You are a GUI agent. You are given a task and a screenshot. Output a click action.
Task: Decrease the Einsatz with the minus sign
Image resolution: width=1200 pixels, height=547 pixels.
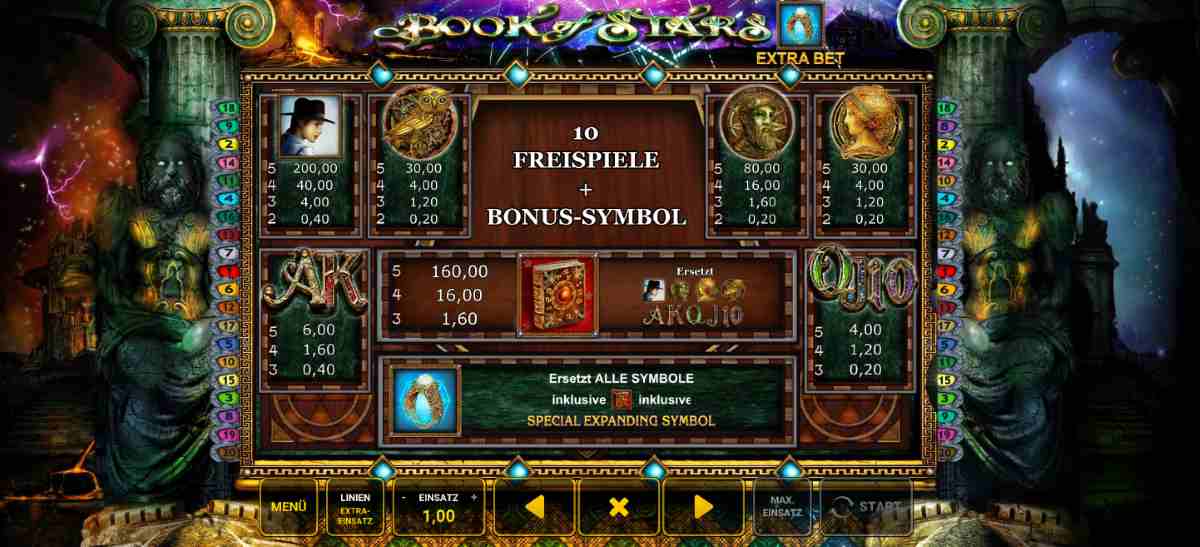404,497
